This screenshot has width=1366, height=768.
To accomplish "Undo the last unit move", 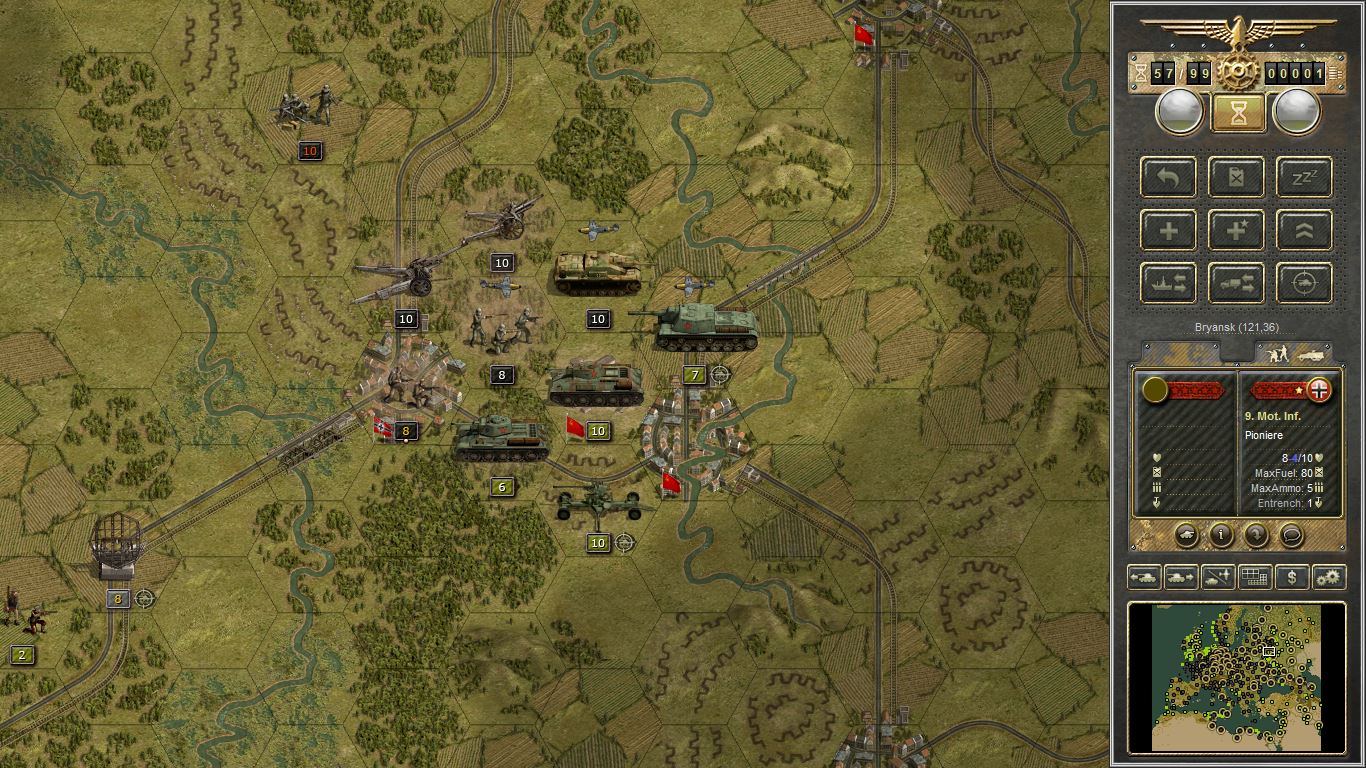I will pyautogui.click(x=1166, y=178).
